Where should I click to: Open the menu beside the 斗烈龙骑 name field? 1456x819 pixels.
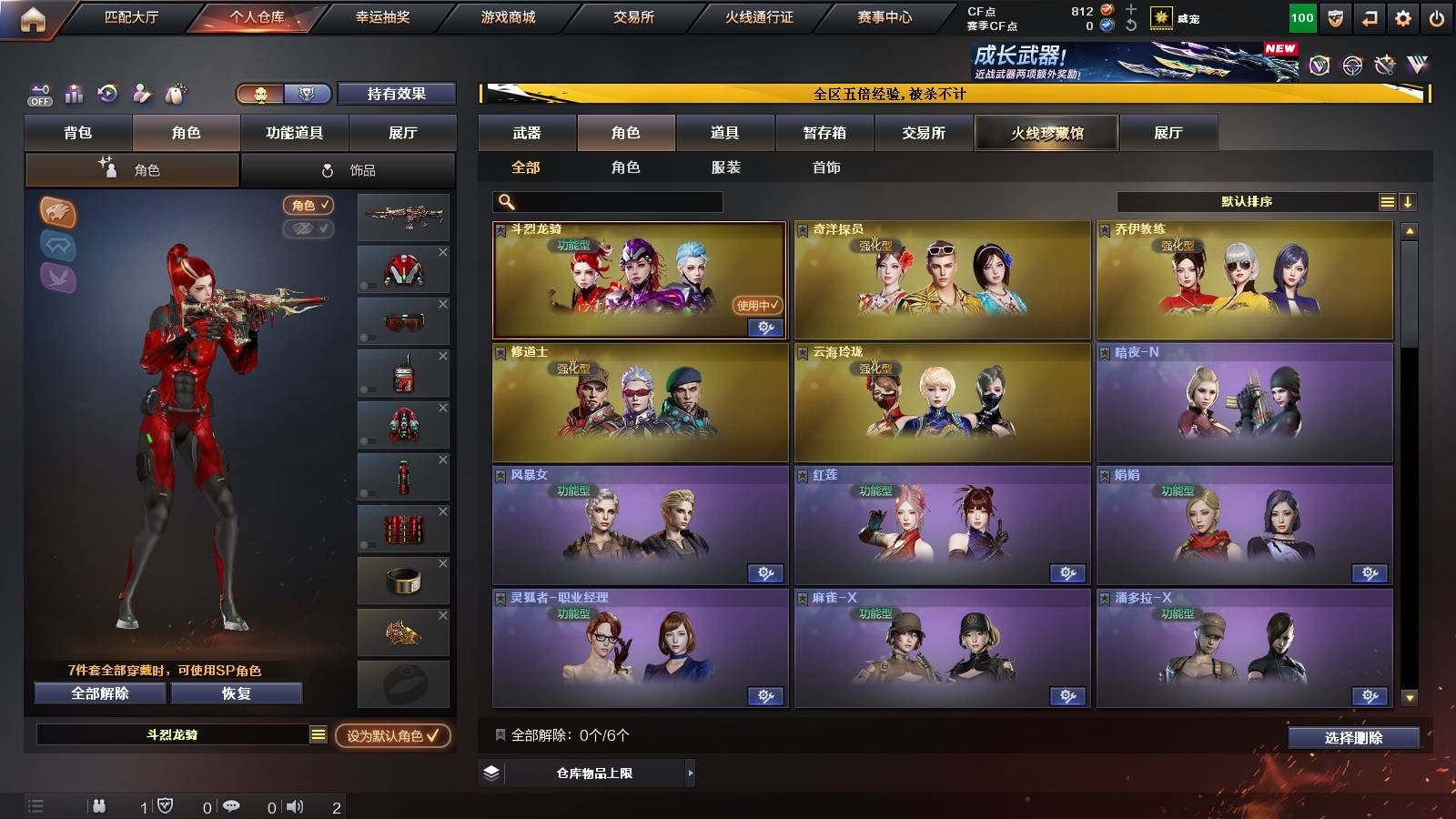pos(316,735)
